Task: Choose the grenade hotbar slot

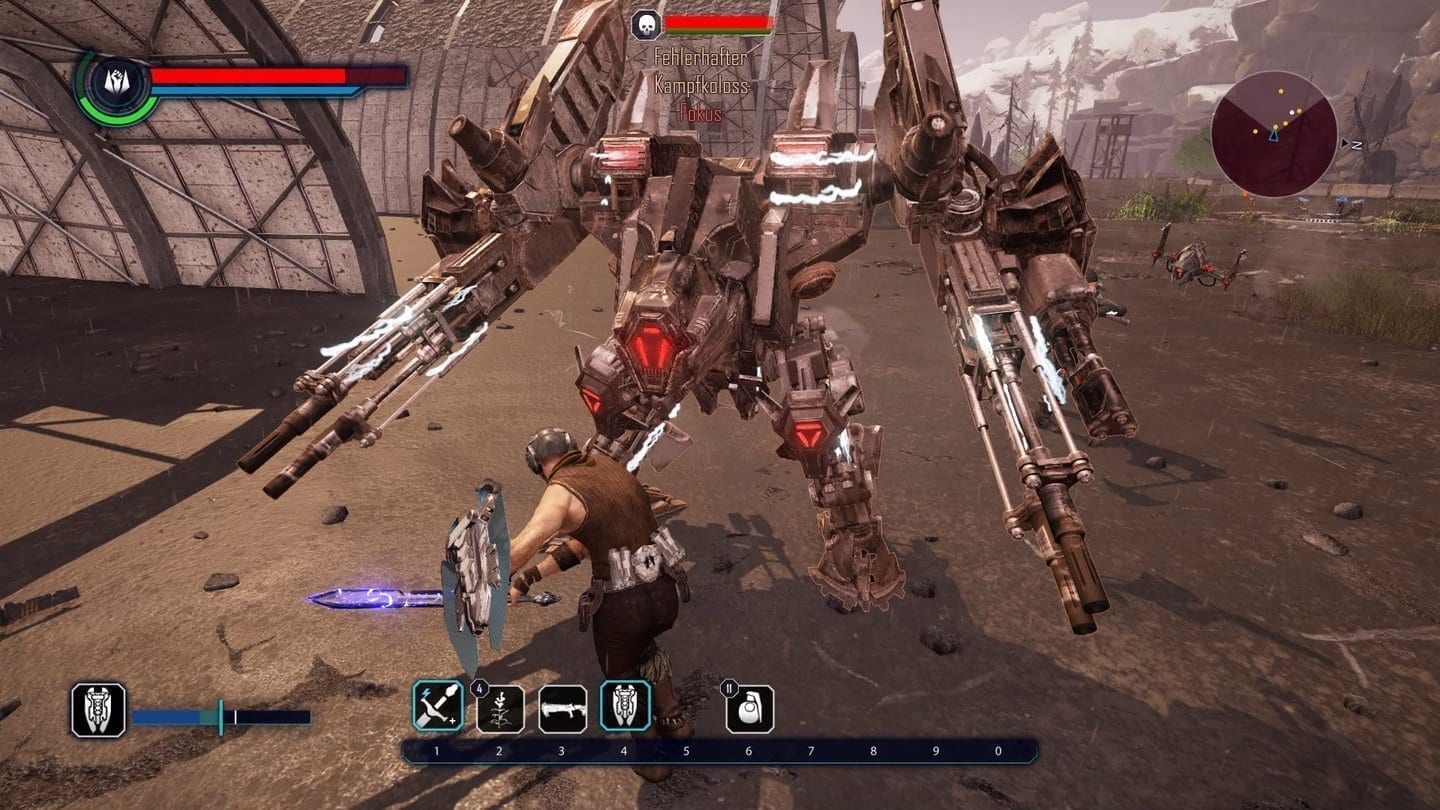Action: point(750,709)
